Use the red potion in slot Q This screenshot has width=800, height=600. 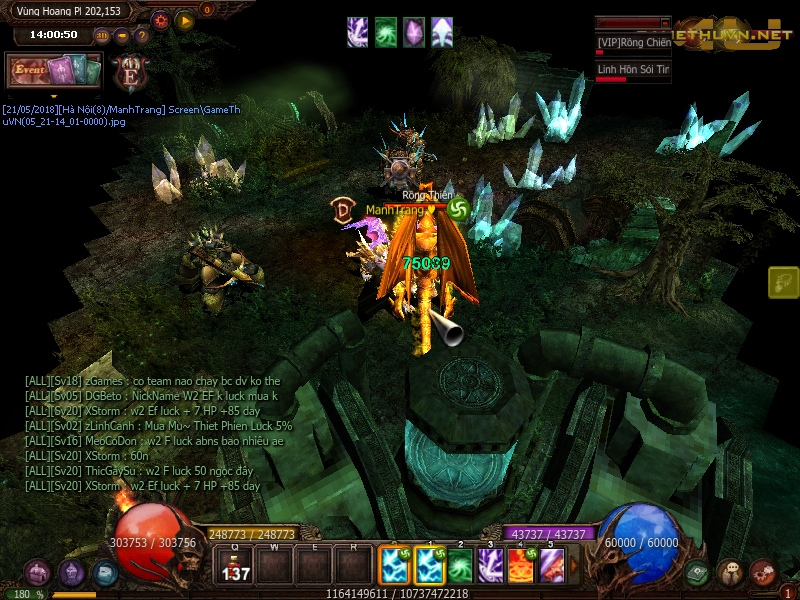point(235,566)
